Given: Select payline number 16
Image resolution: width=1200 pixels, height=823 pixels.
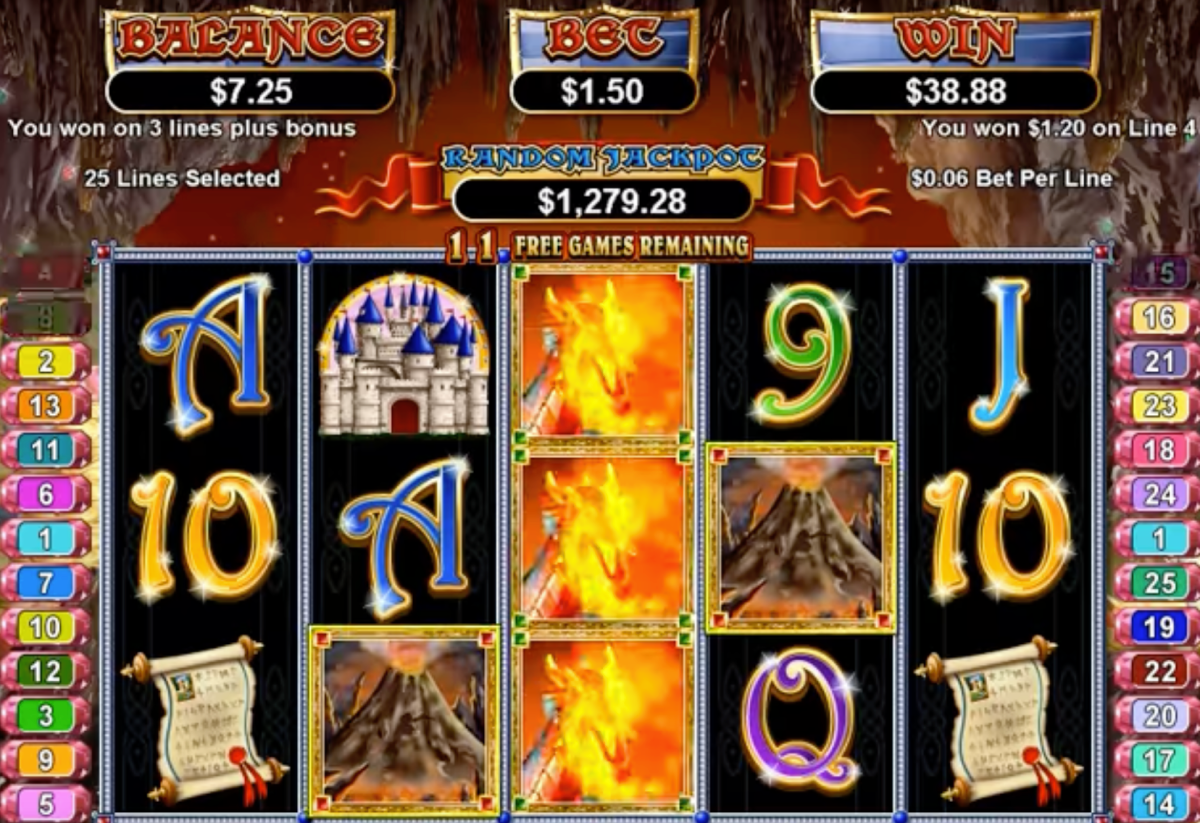Looking at the screenshot, I should (1158, 318).
